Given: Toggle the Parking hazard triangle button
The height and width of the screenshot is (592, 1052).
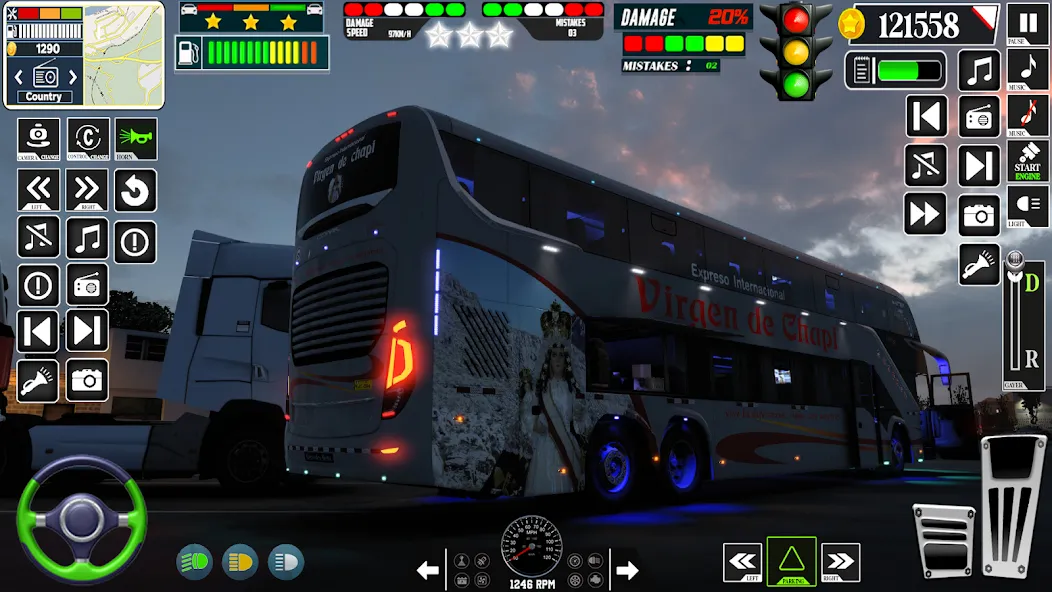Looking at the screenshot, I should tap(791, 562).
